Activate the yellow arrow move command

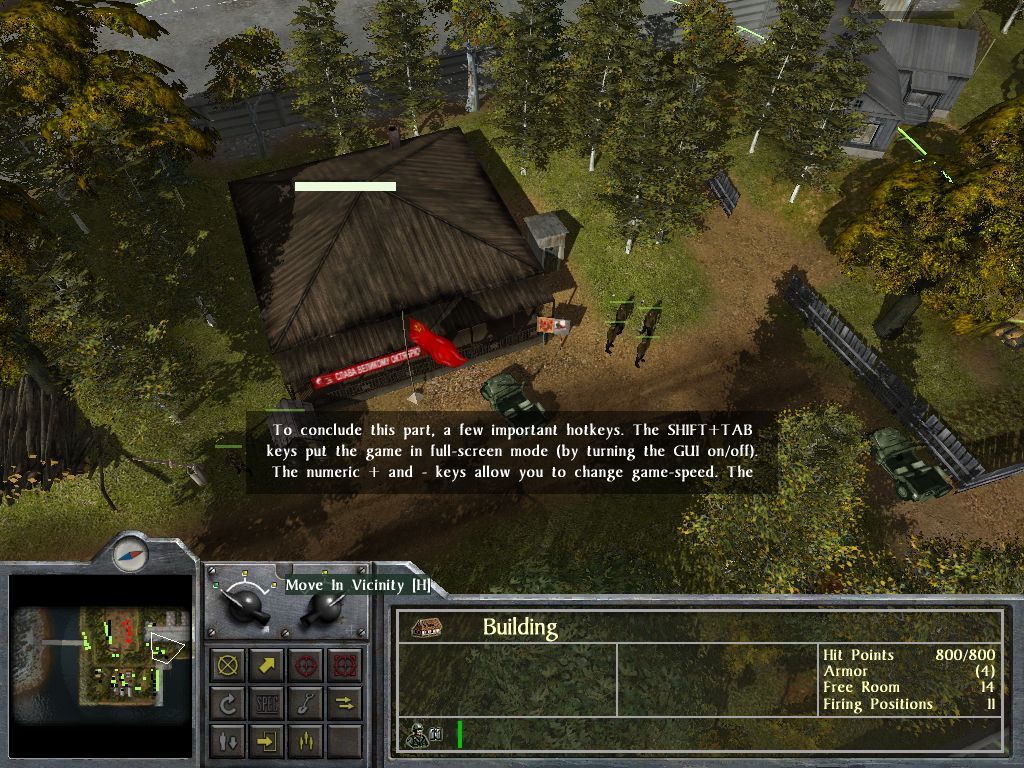(x=268, y=664)
